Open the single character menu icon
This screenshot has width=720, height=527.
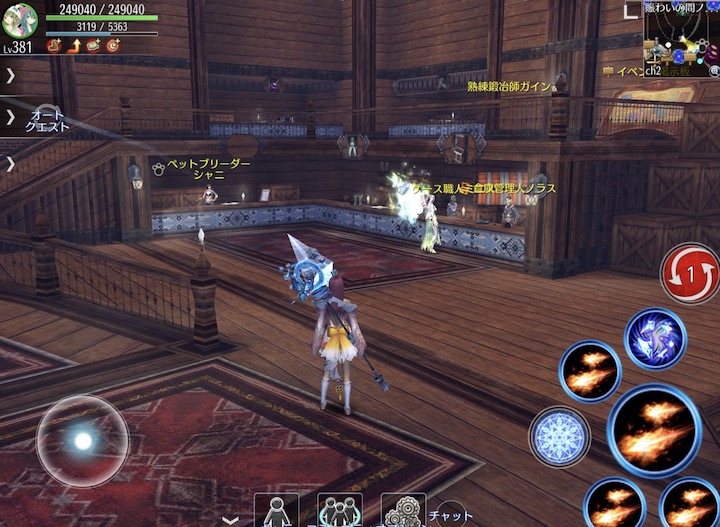276,511
